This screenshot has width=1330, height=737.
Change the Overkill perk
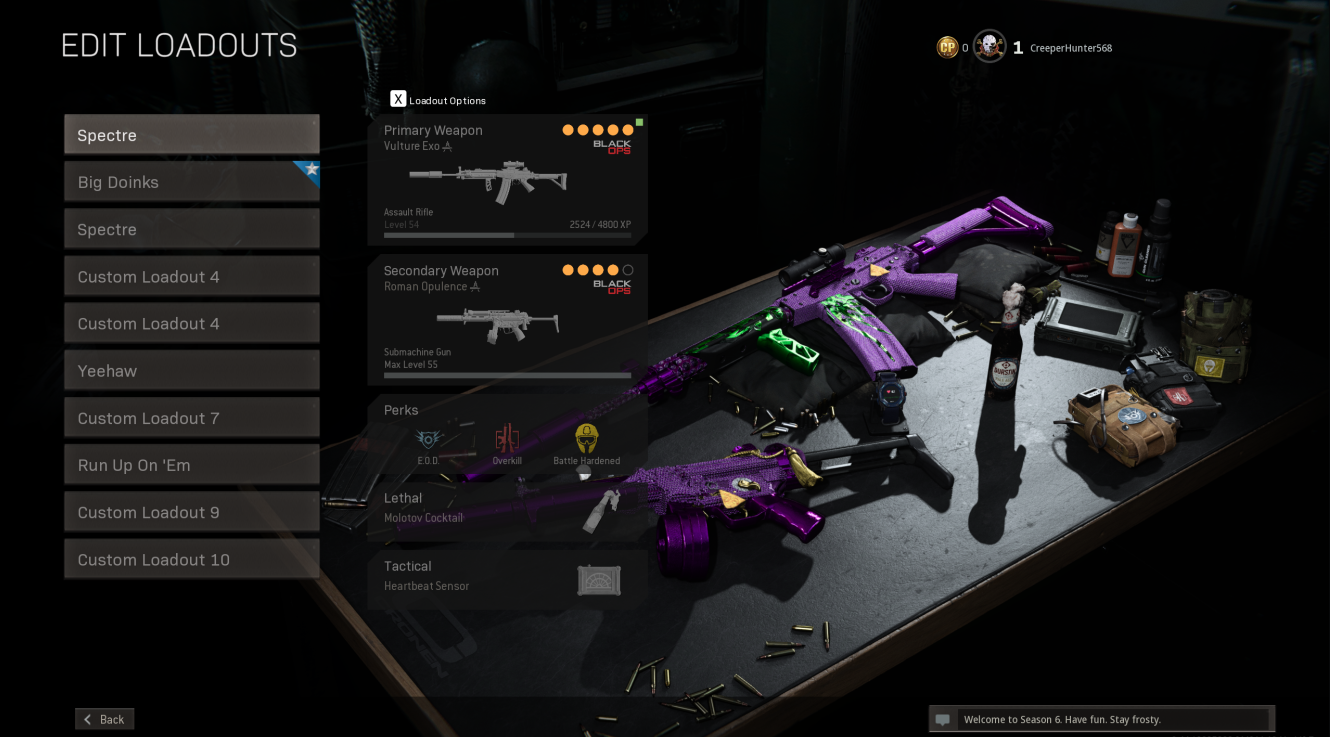tap(507, 442)
